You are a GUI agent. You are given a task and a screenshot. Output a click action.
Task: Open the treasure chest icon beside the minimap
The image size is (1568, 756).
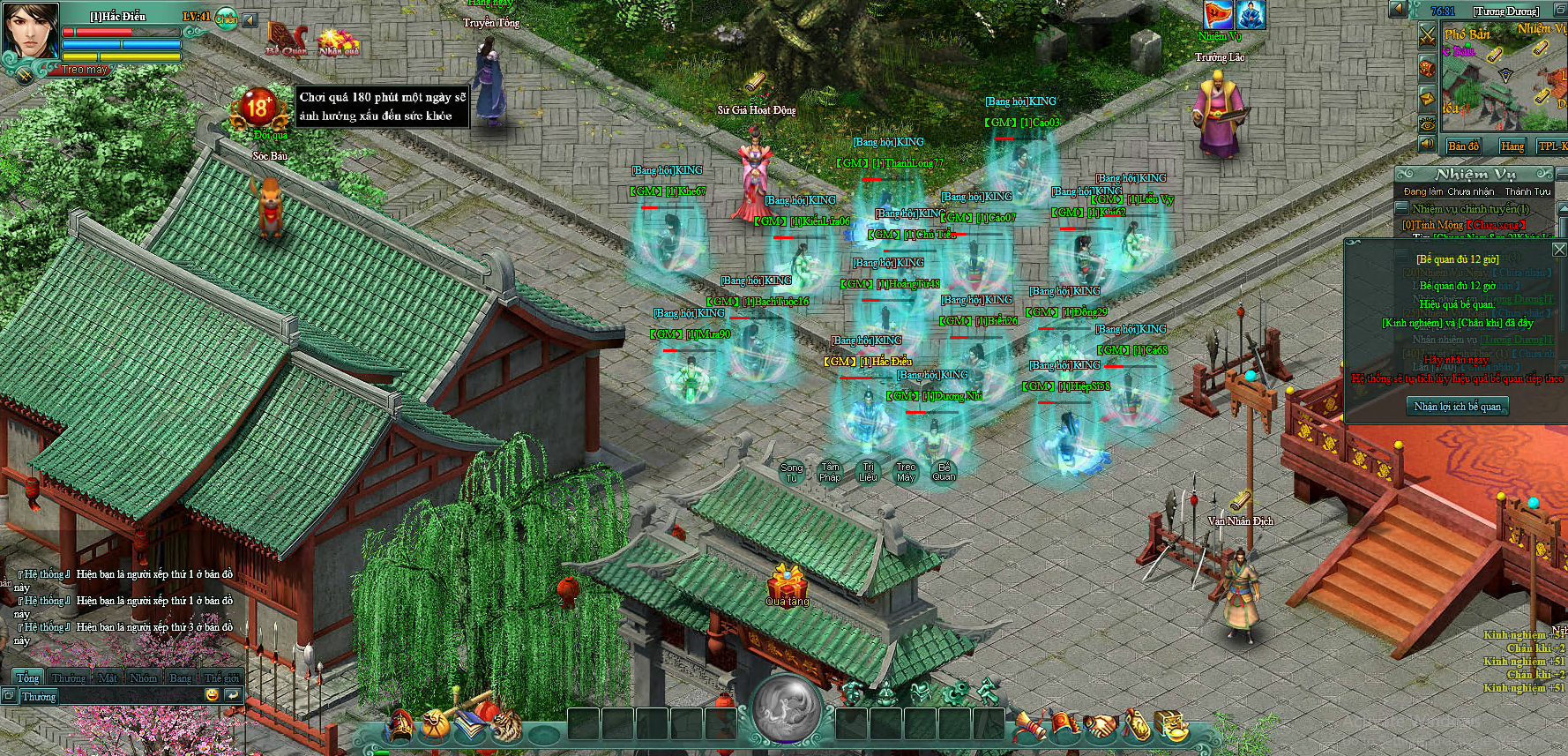(x=1428, y=68)
